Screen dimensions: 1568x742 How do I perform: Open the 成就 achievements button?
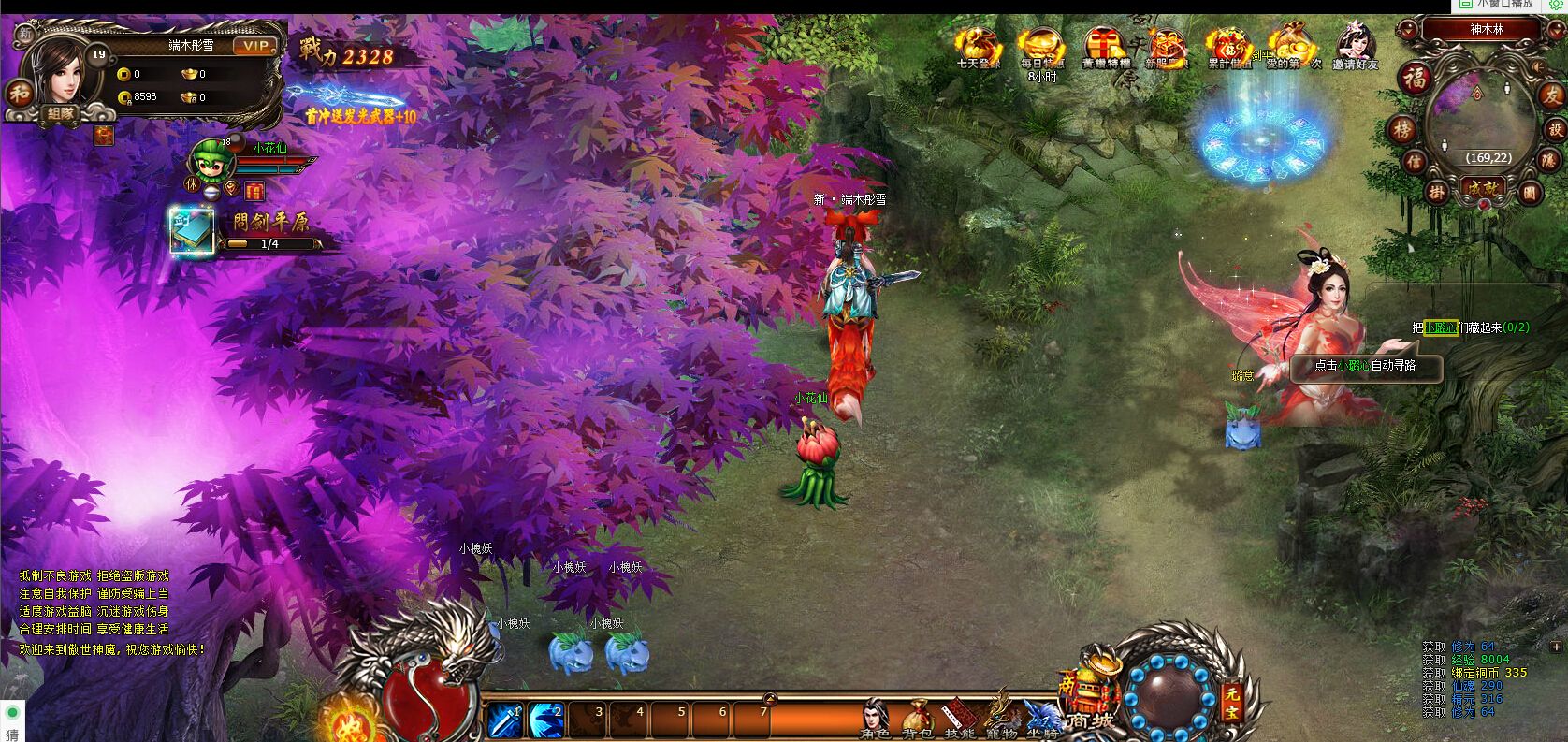pos(1483,187)
